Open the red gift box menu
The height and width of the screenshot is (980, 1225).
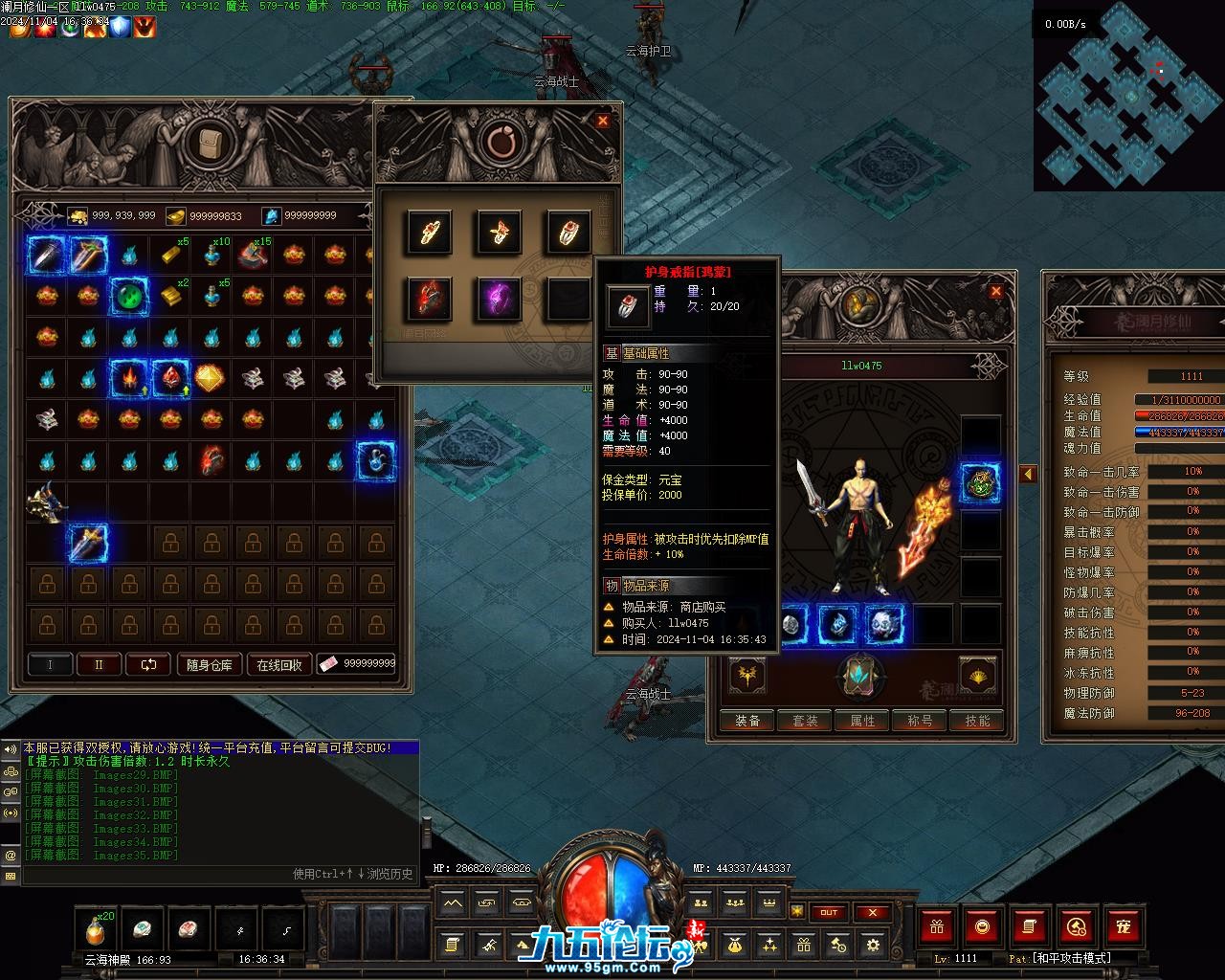[x=936, y=926]
